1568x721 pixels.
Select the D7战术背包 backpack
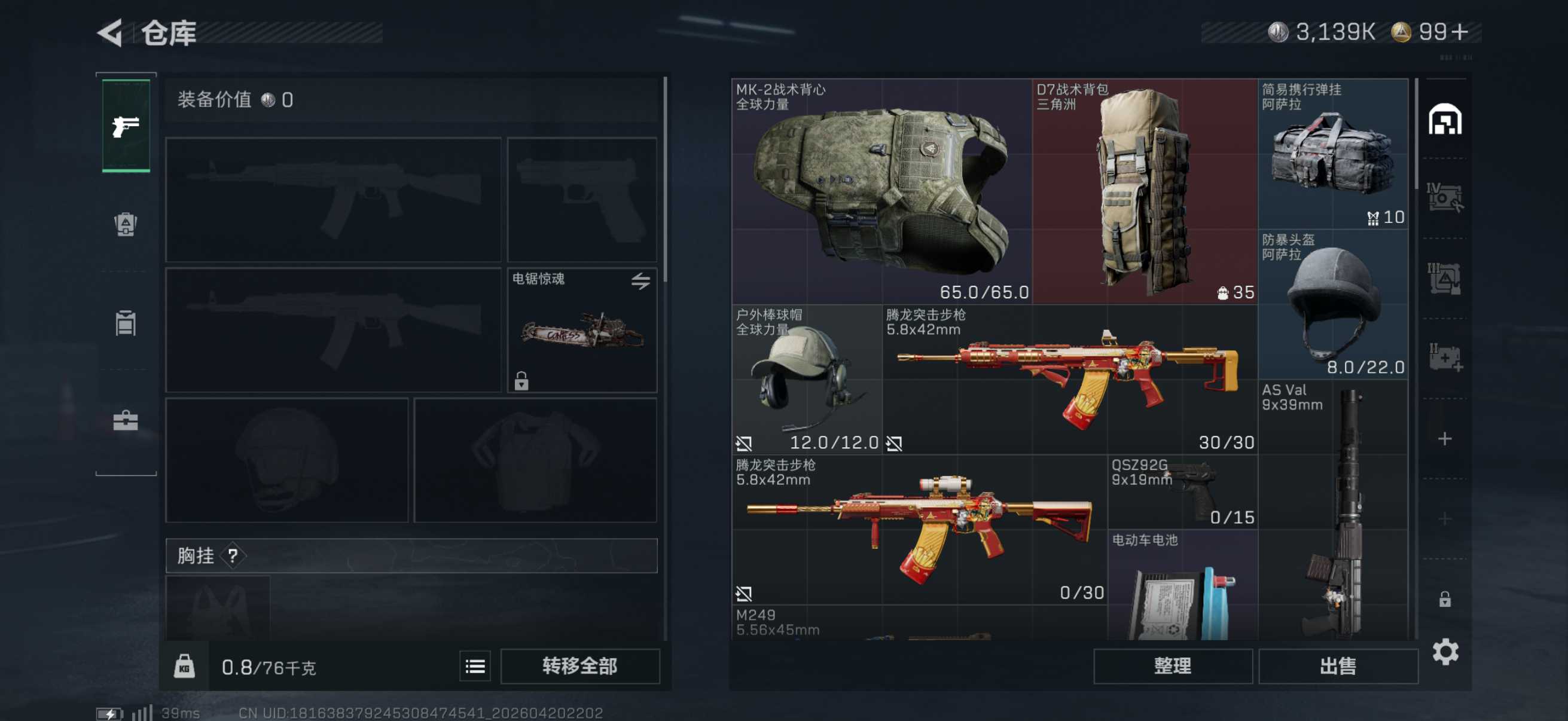[x=1145, y=191]
